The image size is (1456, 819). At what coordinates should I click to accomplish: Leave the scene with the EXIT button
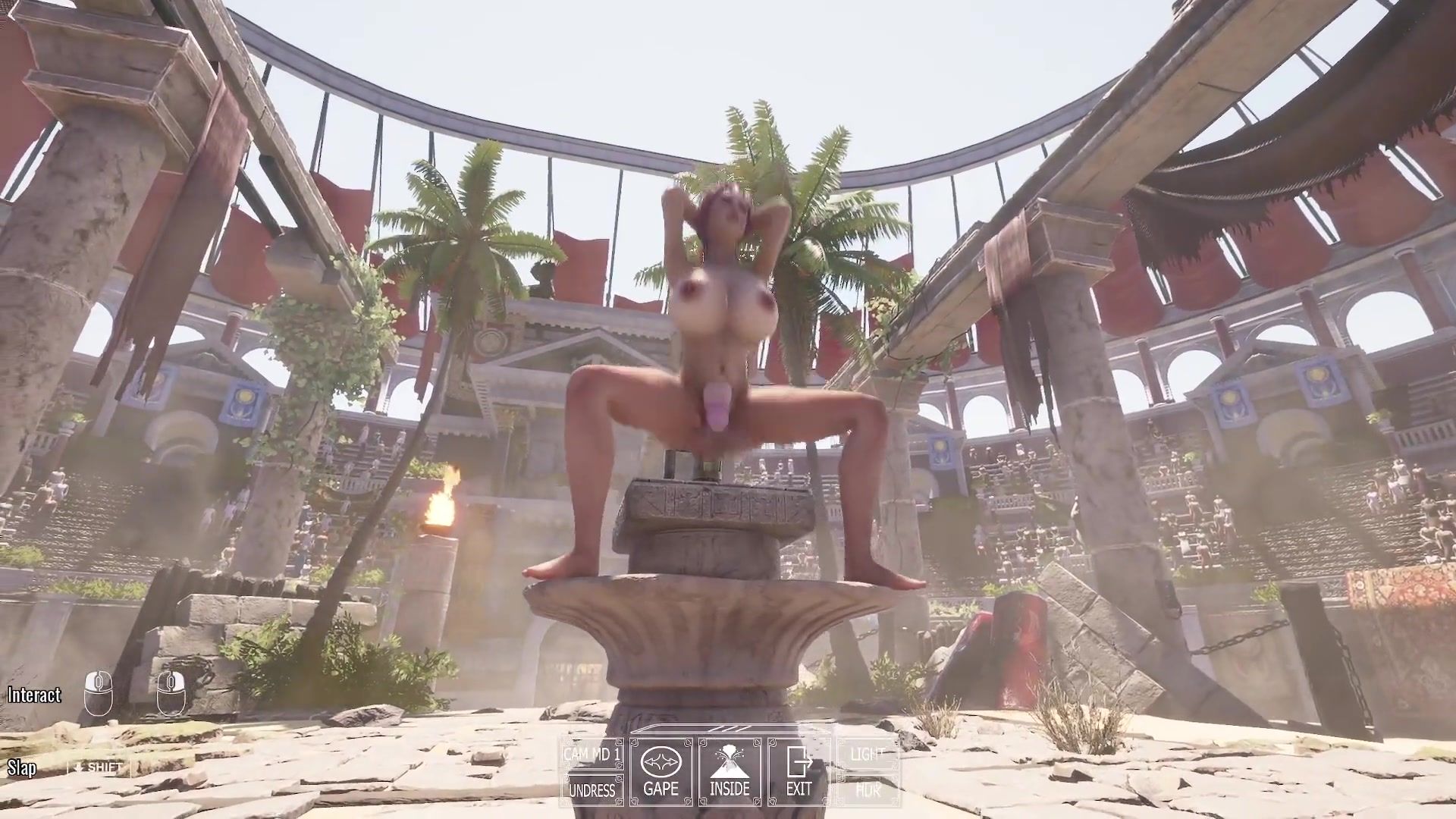point(799,771)
